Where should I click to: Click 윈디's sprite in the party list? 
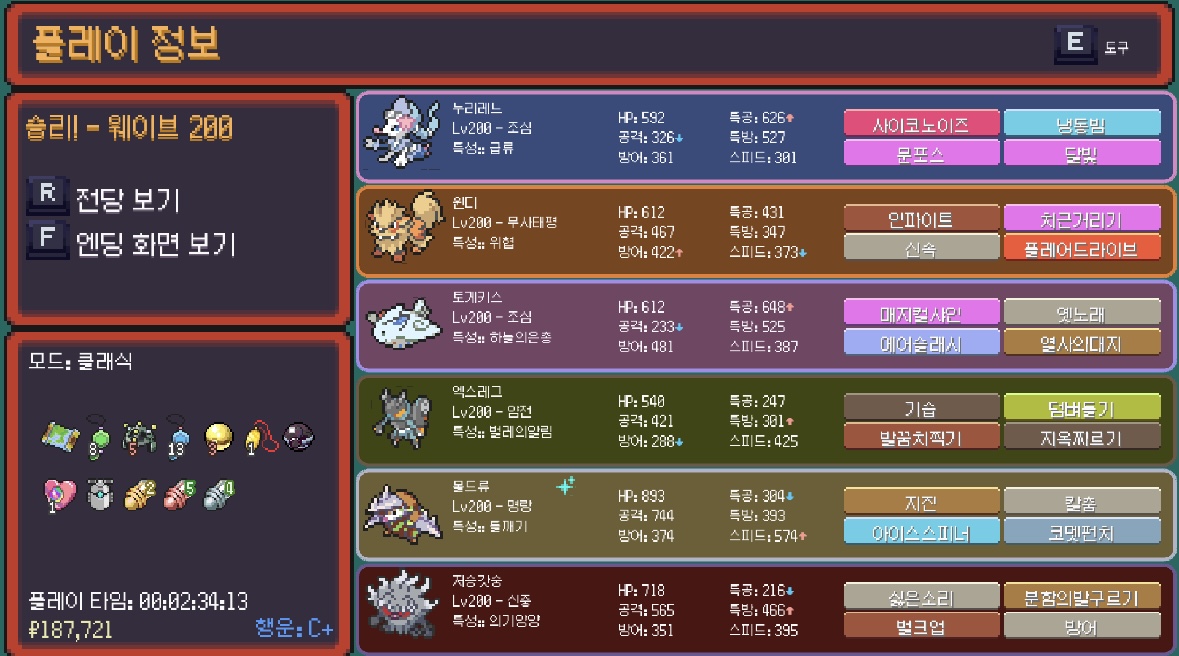pyautogui.click(x=400, y=231)
